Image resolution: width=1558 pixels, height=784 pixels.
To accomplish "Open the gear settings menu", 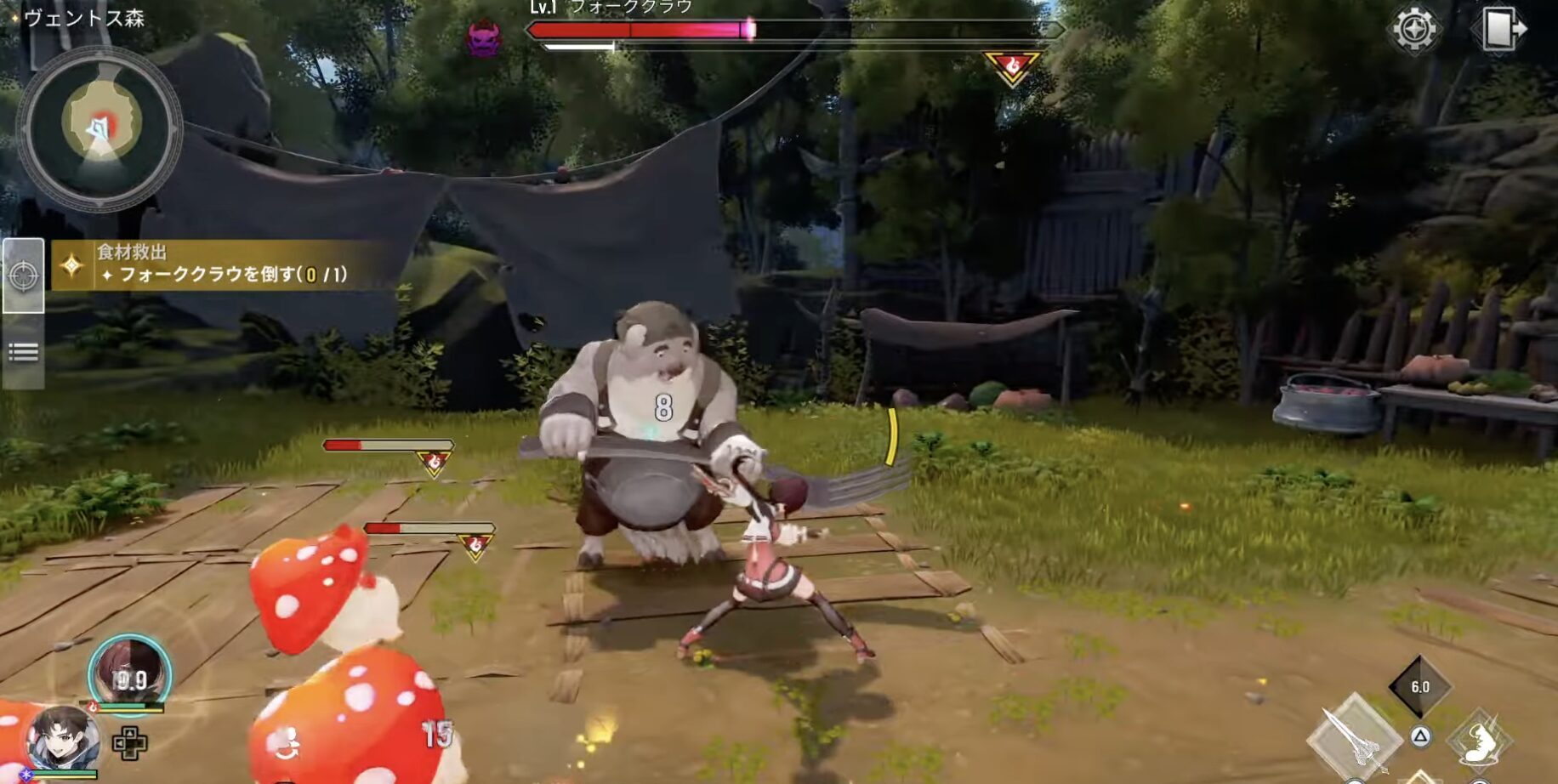I will tap(1413, 30).
